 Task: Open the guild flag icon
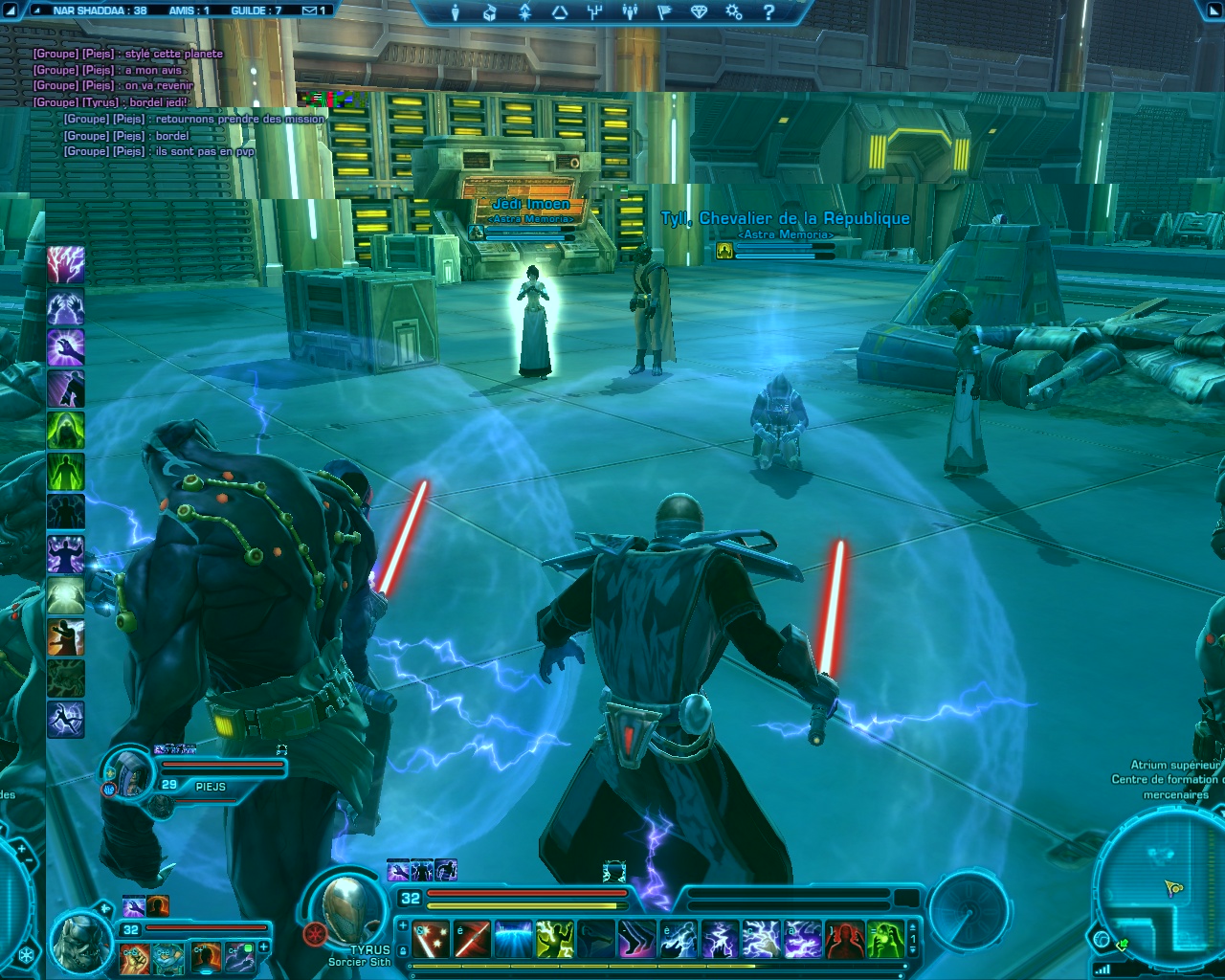664,12
